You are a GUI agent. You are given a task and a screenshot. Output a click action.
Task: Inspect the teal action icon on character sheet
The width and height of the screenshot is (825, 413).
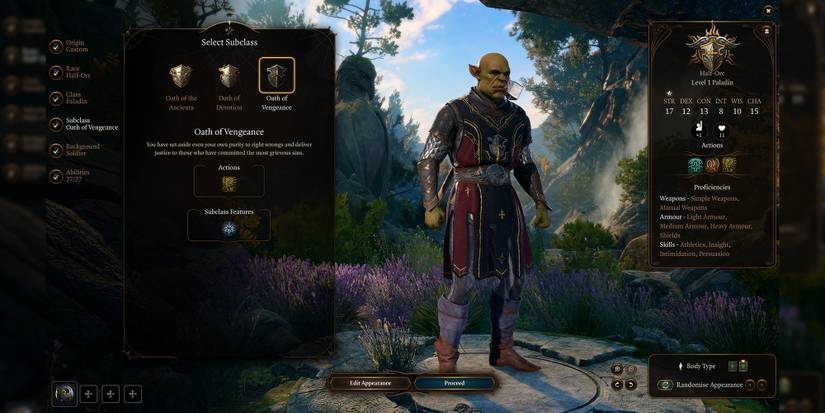[x=696, y=165]
